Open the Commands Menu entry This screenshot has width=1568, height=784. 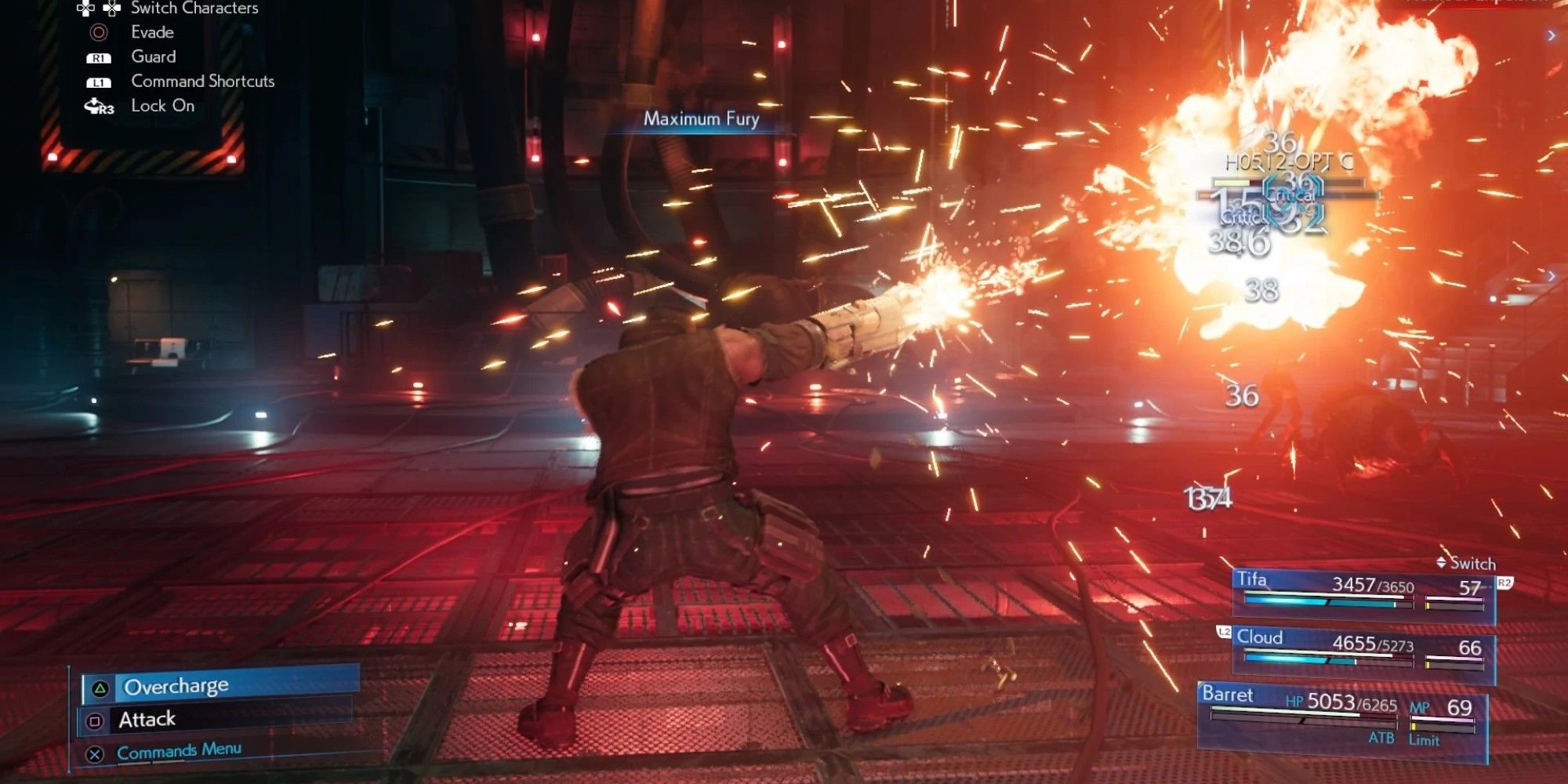tap(180, 750)
